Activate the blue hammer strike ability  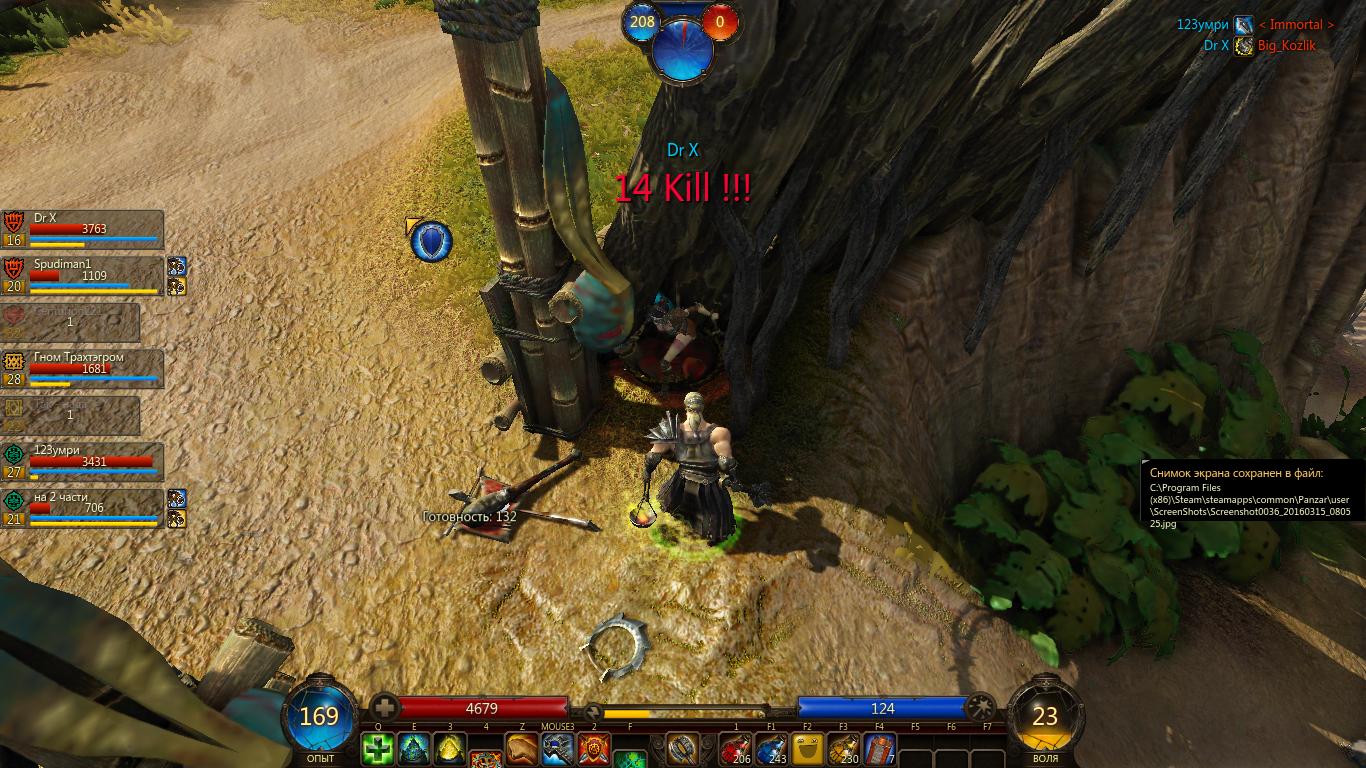[x=558, y=749]
